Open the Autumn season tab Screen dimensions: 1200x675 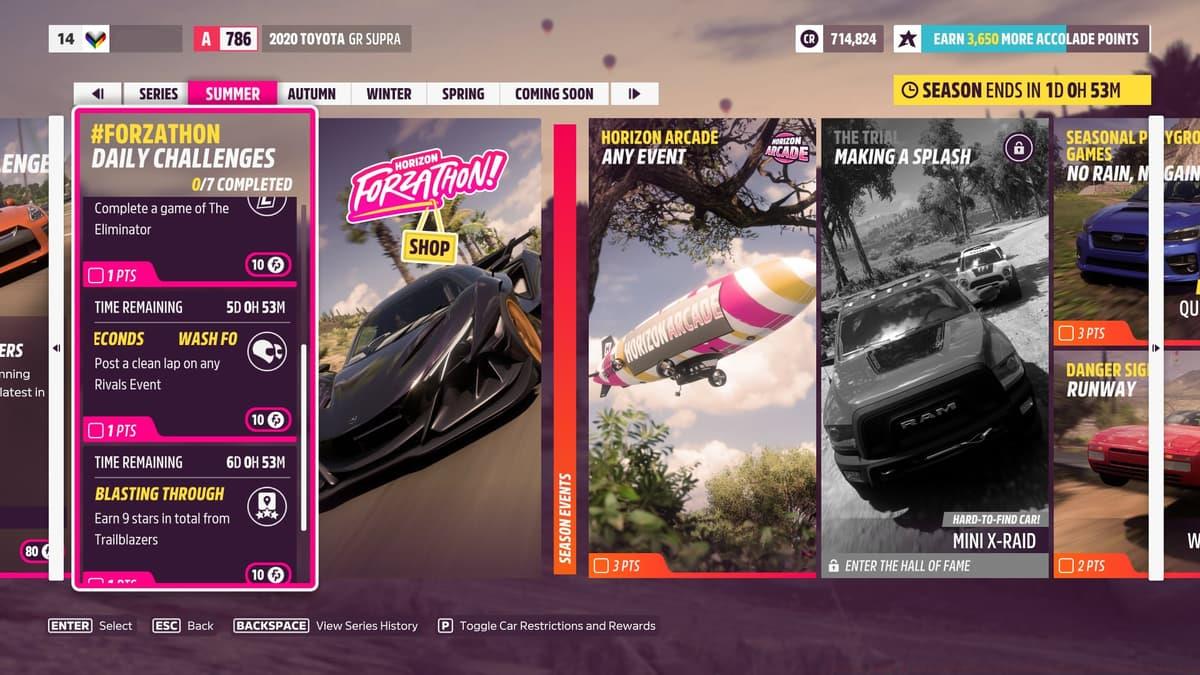point(311,94)
